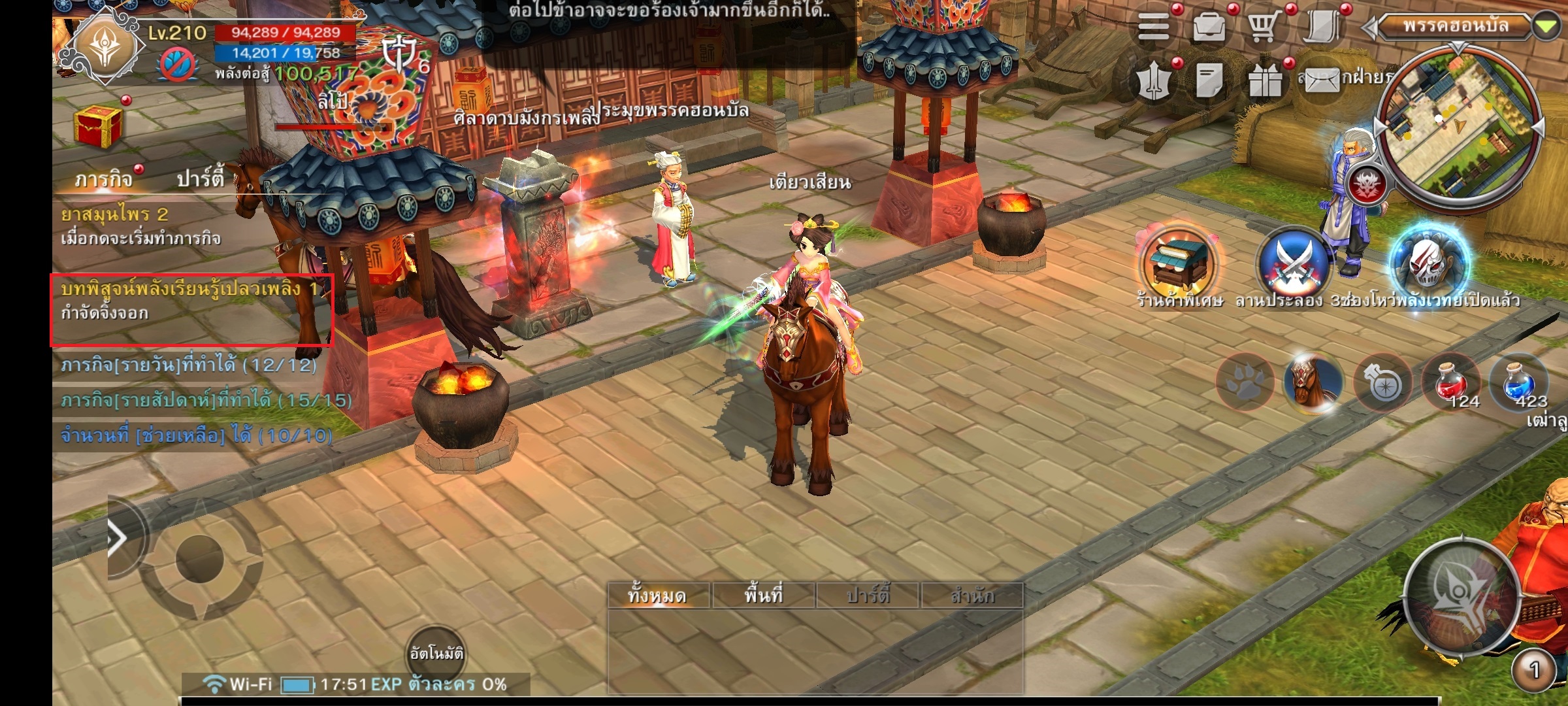The image size is (1568, 706).
Task: Select the ยาสมุนไพร 2 quest entry
Action: 140,226
